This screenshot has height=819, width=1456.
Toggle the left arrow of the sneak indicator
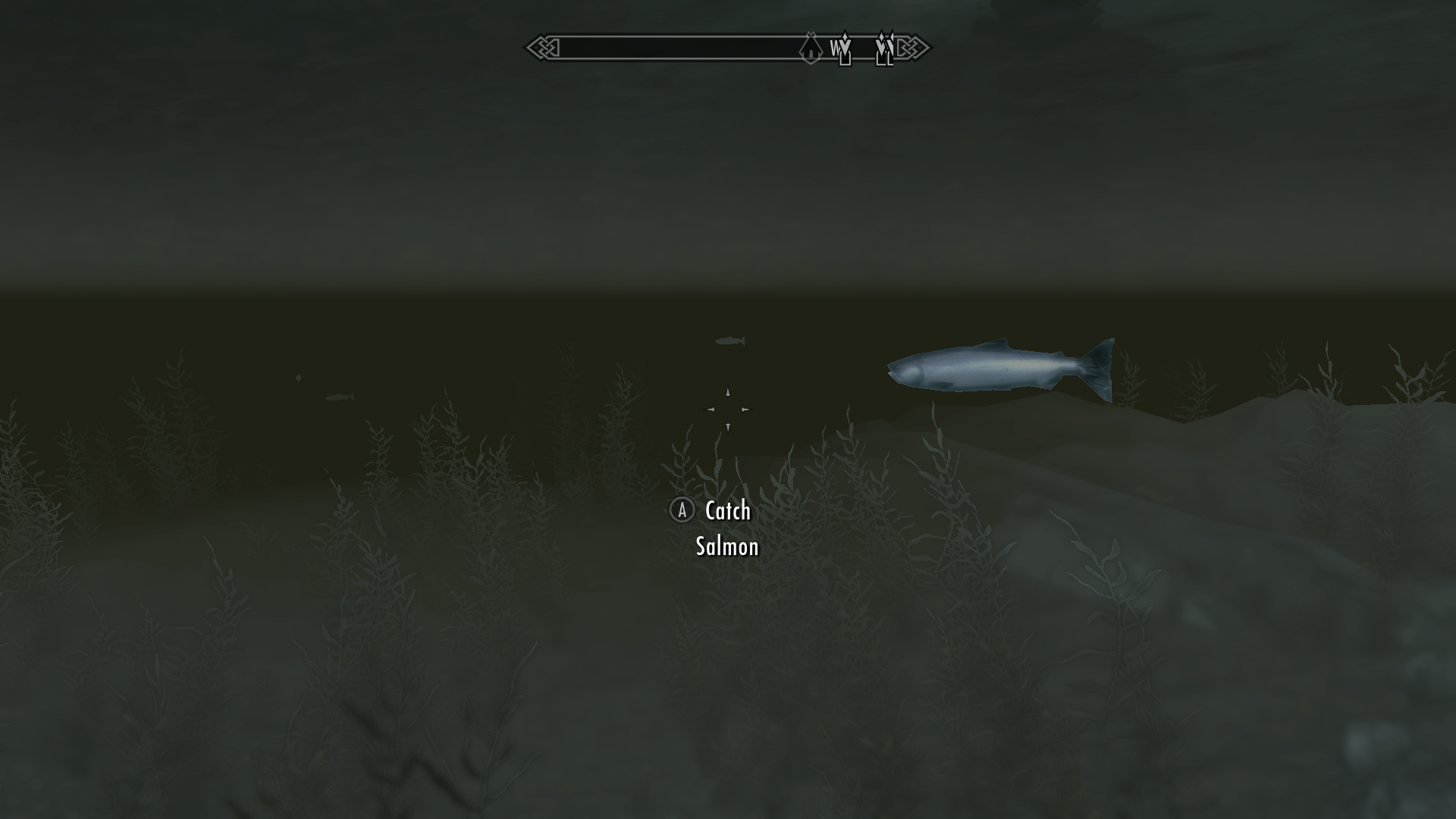click(x=711, y=409)
